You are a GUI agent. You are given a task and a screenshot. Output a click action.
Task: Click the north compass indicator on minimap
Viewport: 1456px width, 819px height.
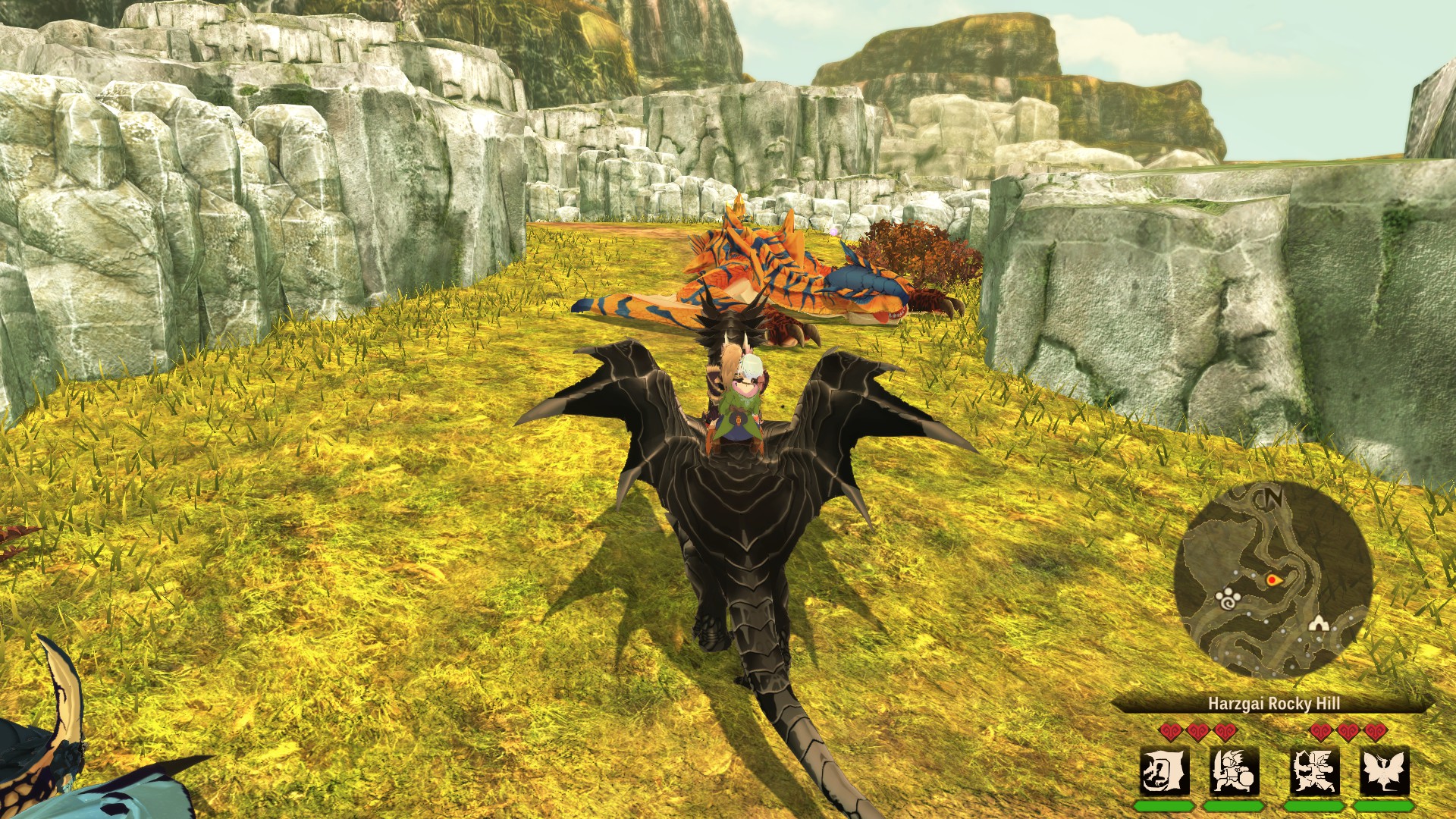[x=1272, y=497]
